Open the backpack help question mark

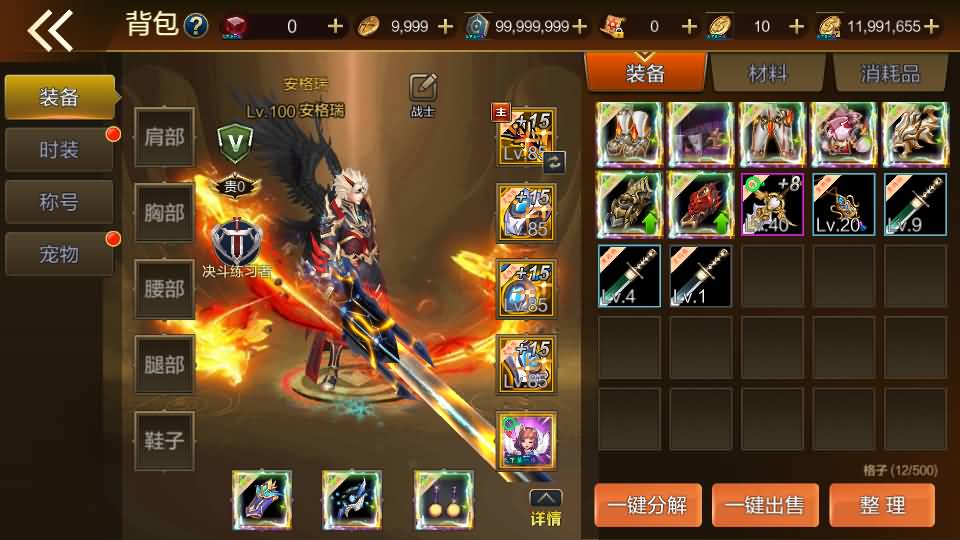point(196,26)
